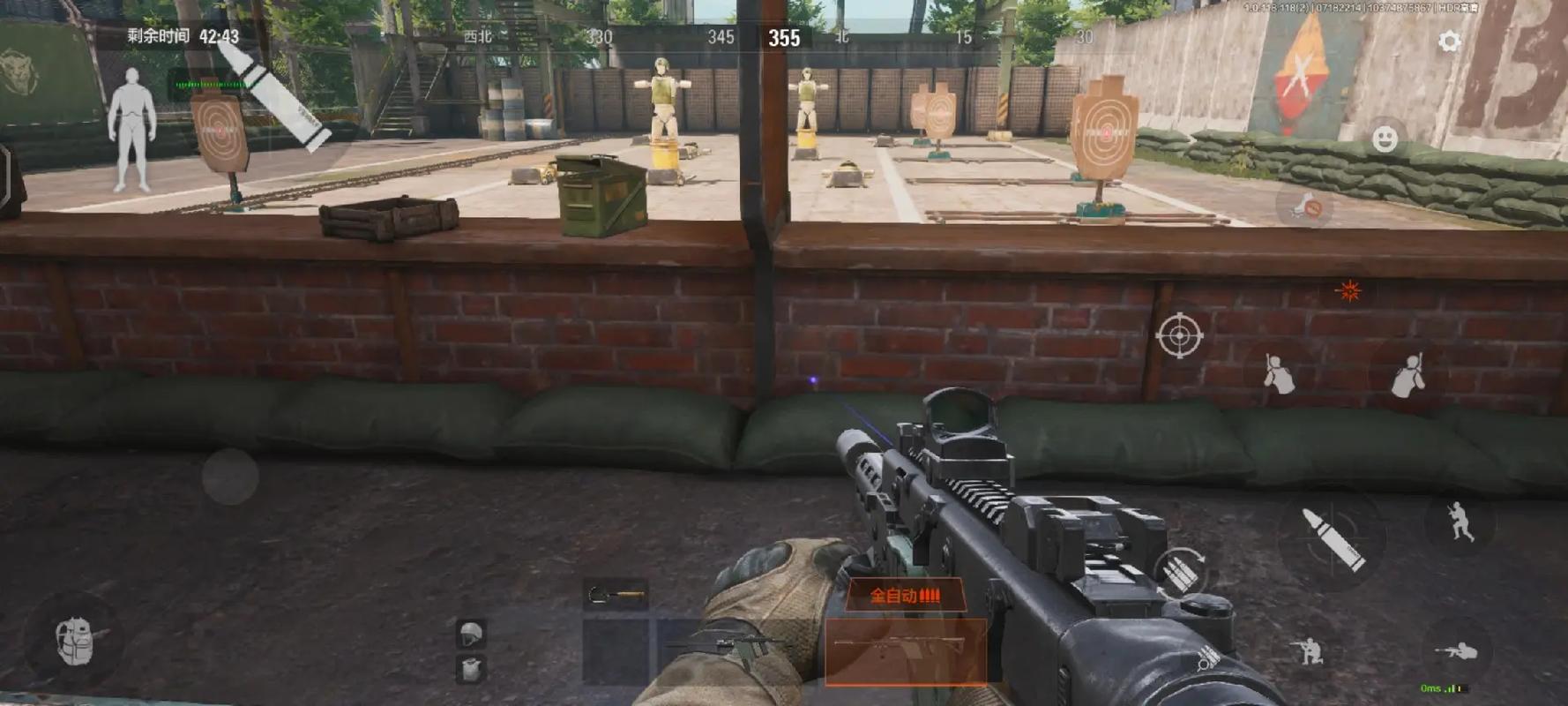Open the backpack inventory
1568x706 pixels.
pyautogui.click(x=76, y=640)
